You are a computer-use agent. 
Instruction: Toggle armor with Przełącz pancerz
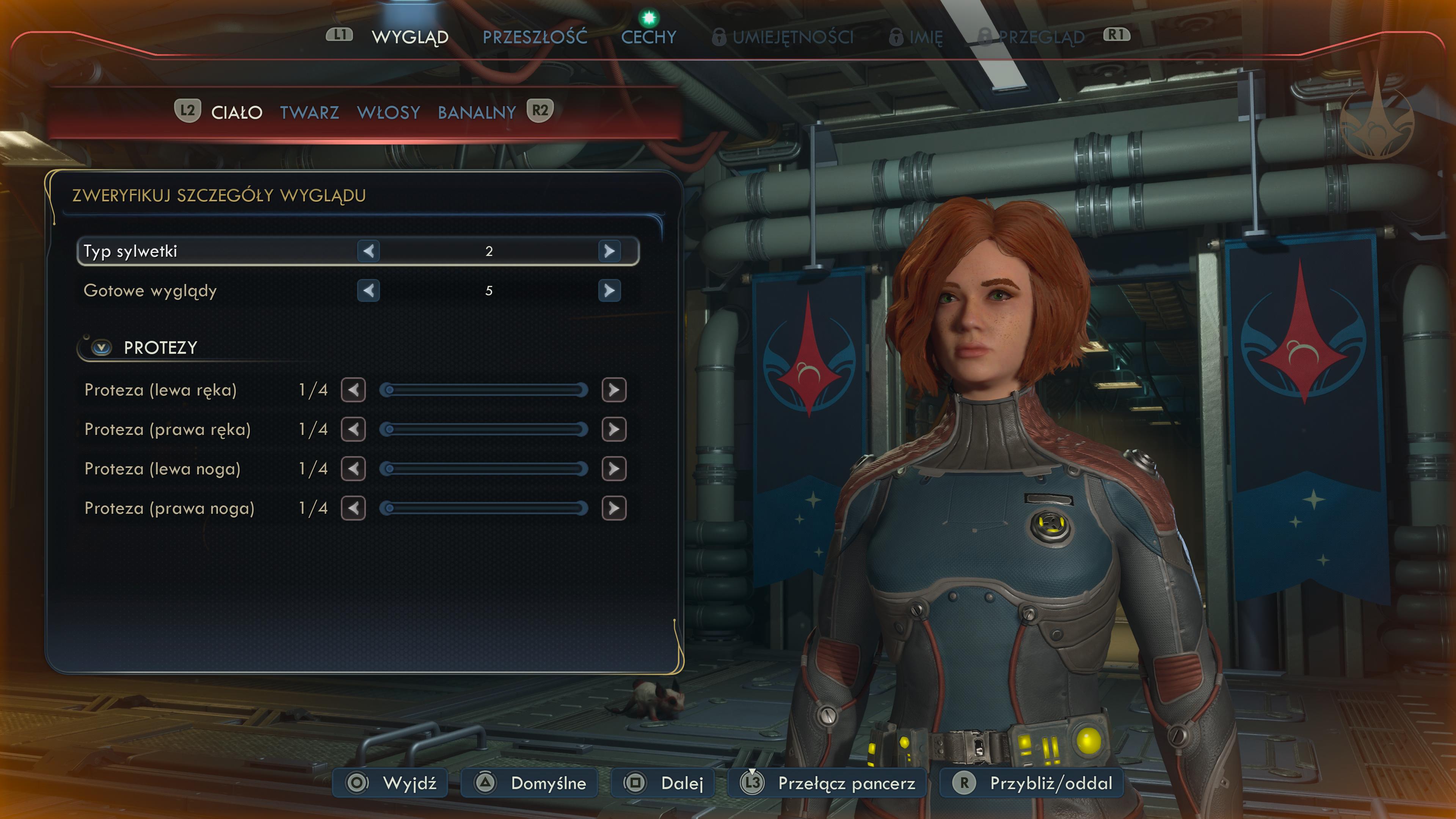tap(827, 783)
